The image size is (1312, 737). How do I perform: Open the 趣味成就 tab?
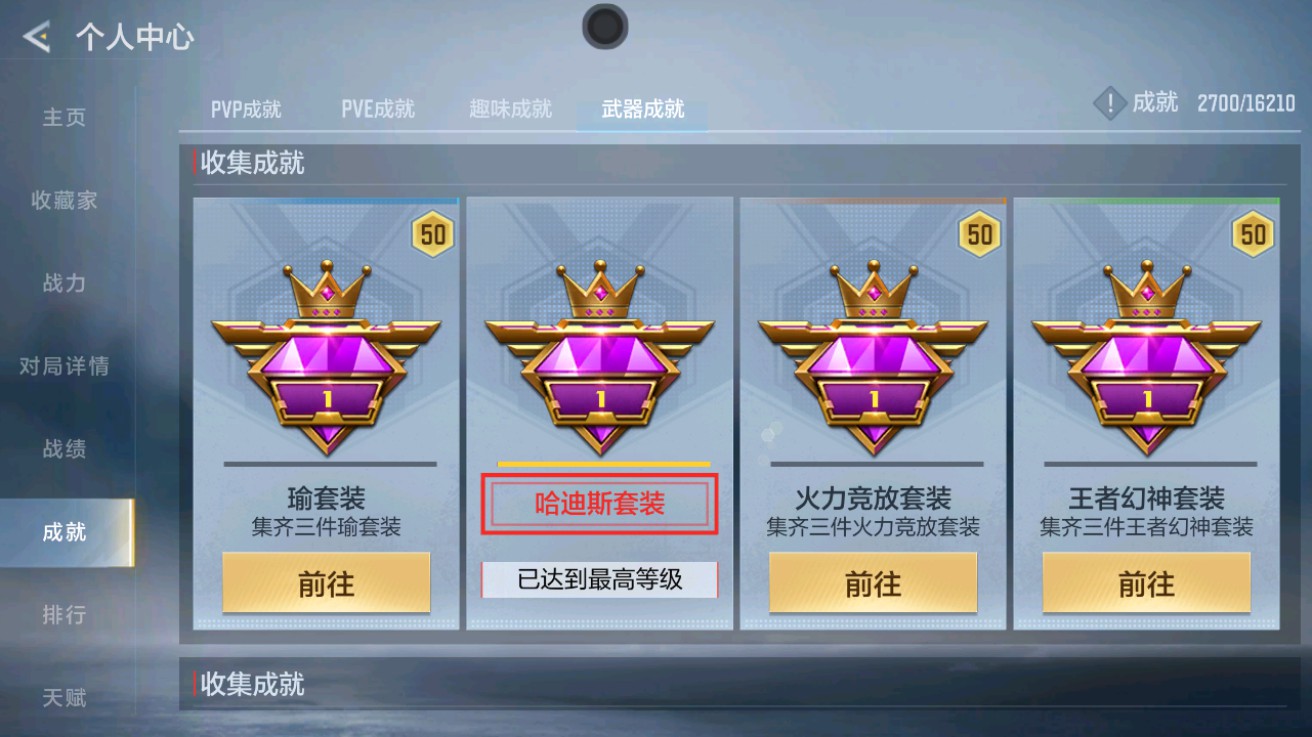[509, 110]
